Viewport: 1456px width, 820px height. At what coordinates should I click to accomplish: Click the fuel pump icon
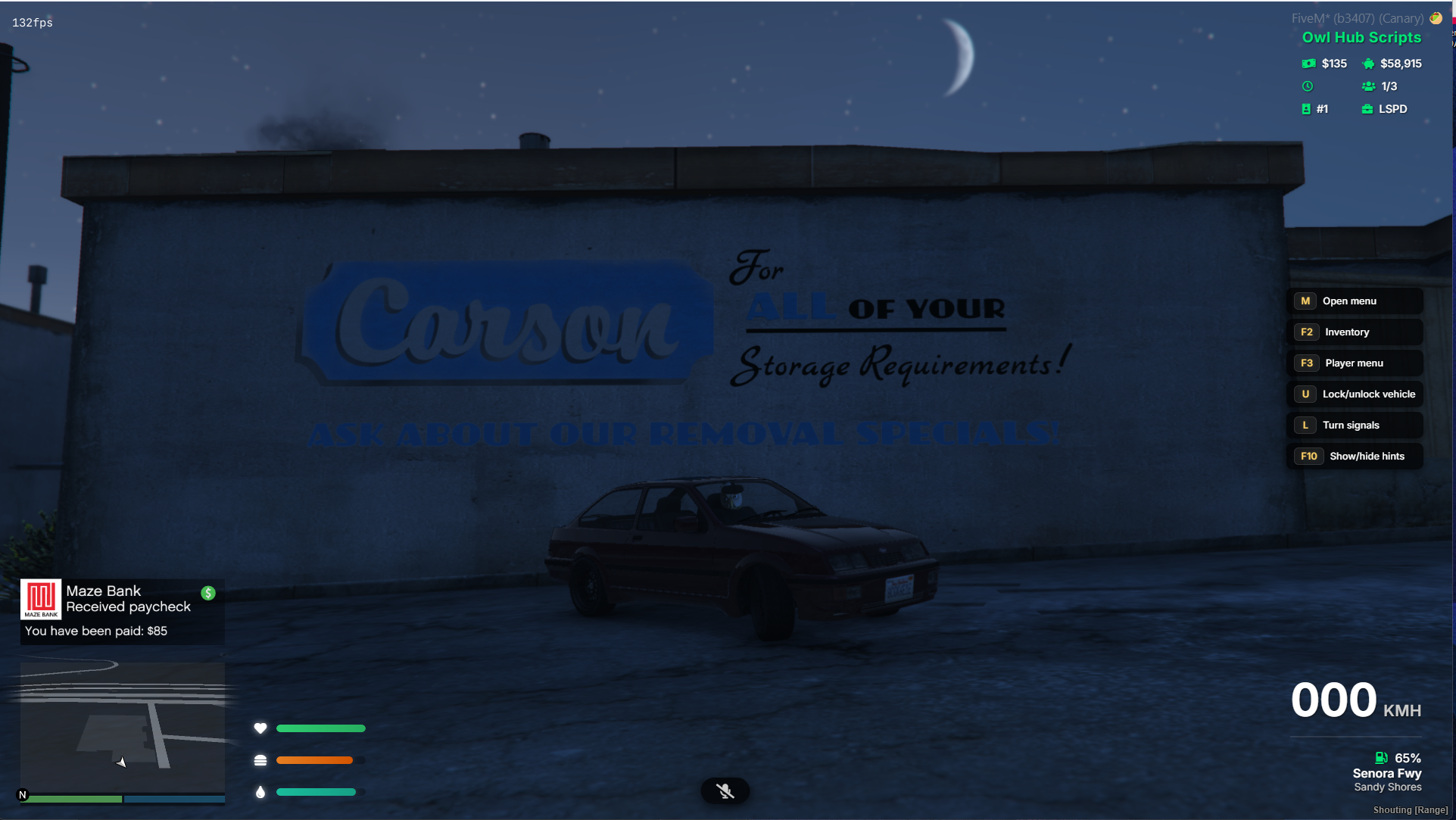coord(1381,758)
